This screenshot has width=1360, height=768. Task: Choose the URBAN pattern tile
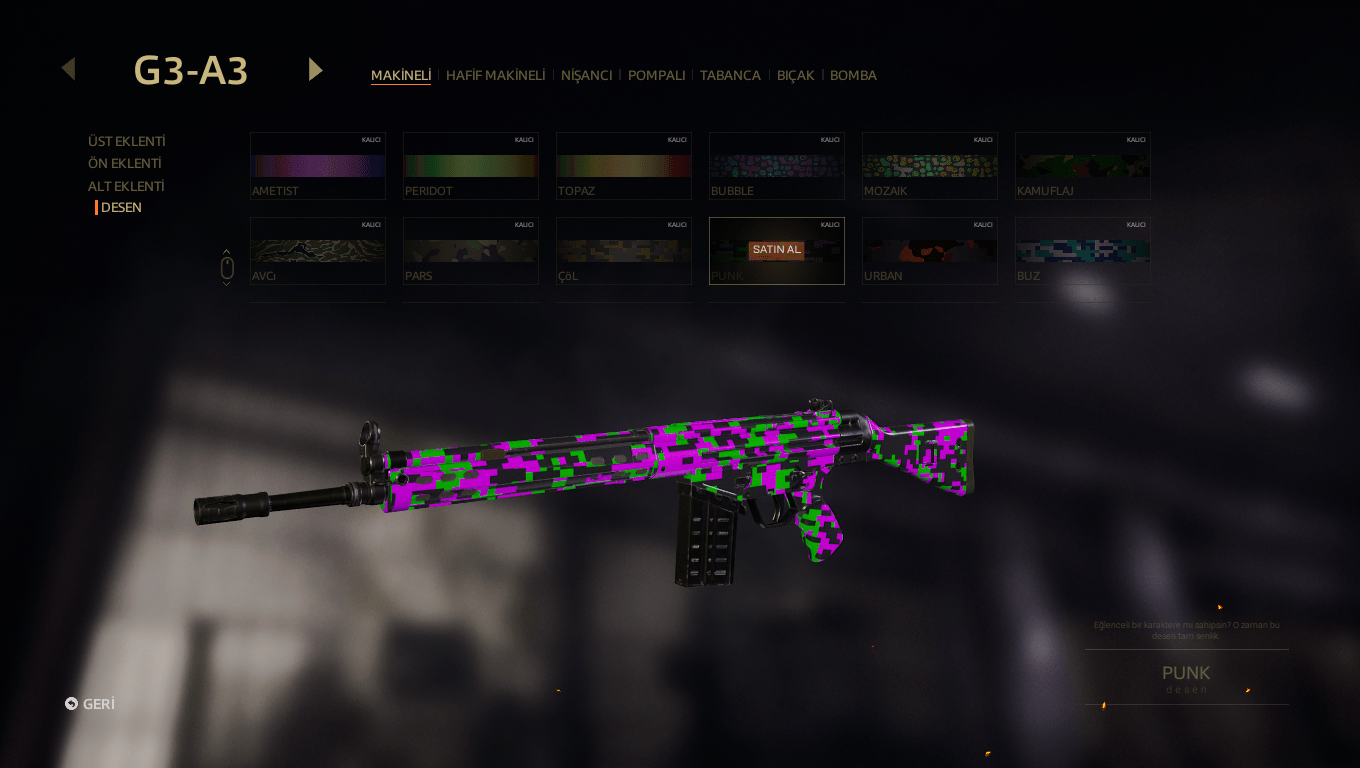(x=930, y=251)
